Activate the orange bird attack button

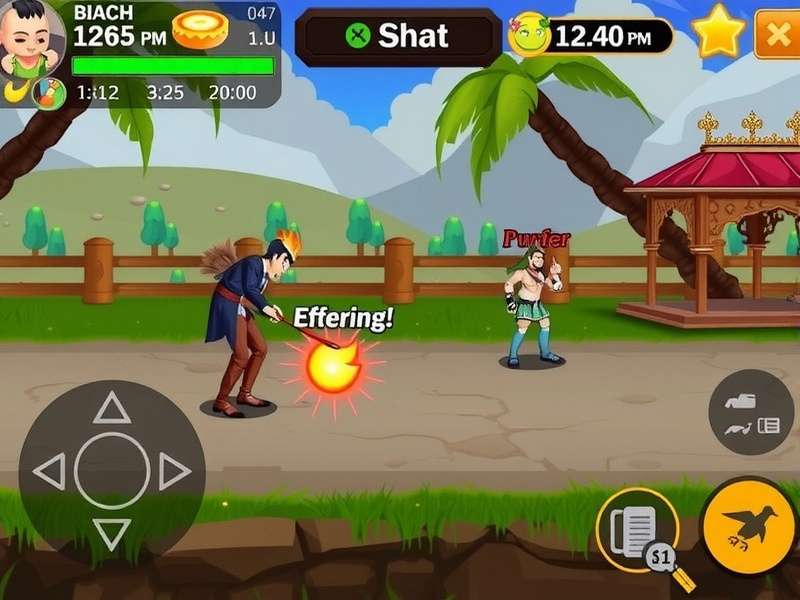tap(750, 525)
